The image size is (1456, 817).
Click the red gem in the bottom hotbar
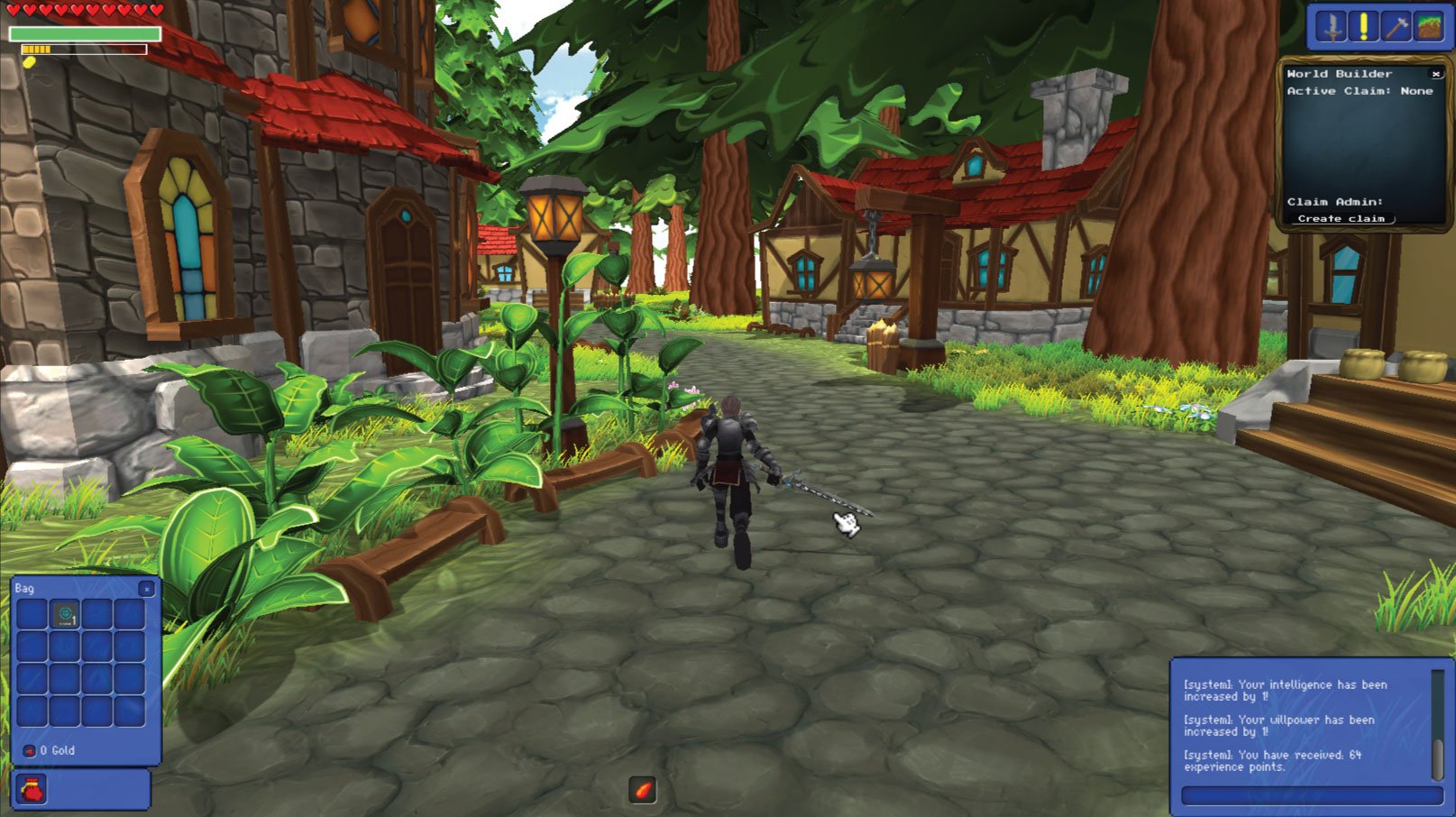(641, 788)
